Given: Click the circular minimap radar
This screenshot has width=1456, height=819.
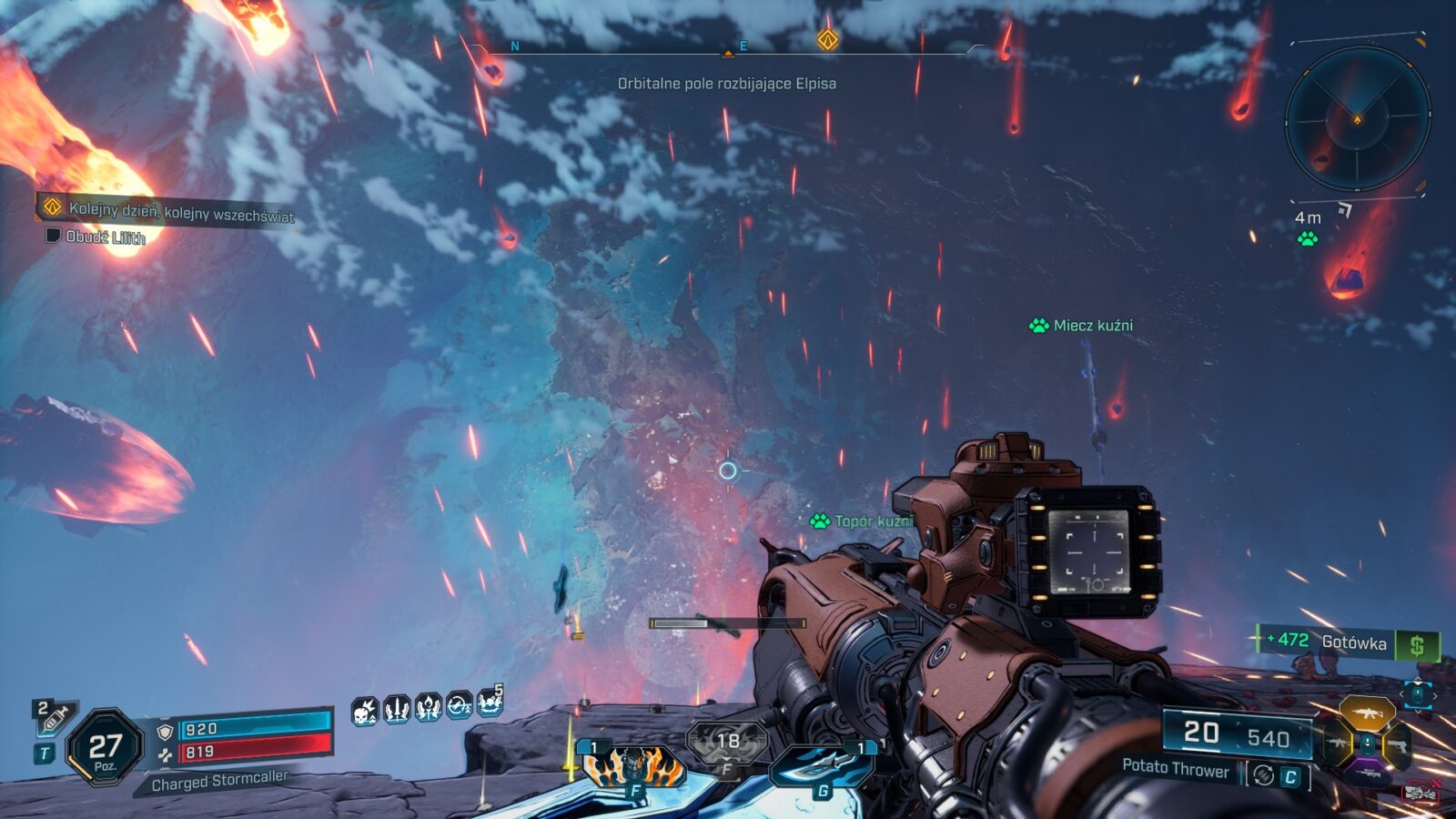Looking at the screenshot, I should point(1357,119).
